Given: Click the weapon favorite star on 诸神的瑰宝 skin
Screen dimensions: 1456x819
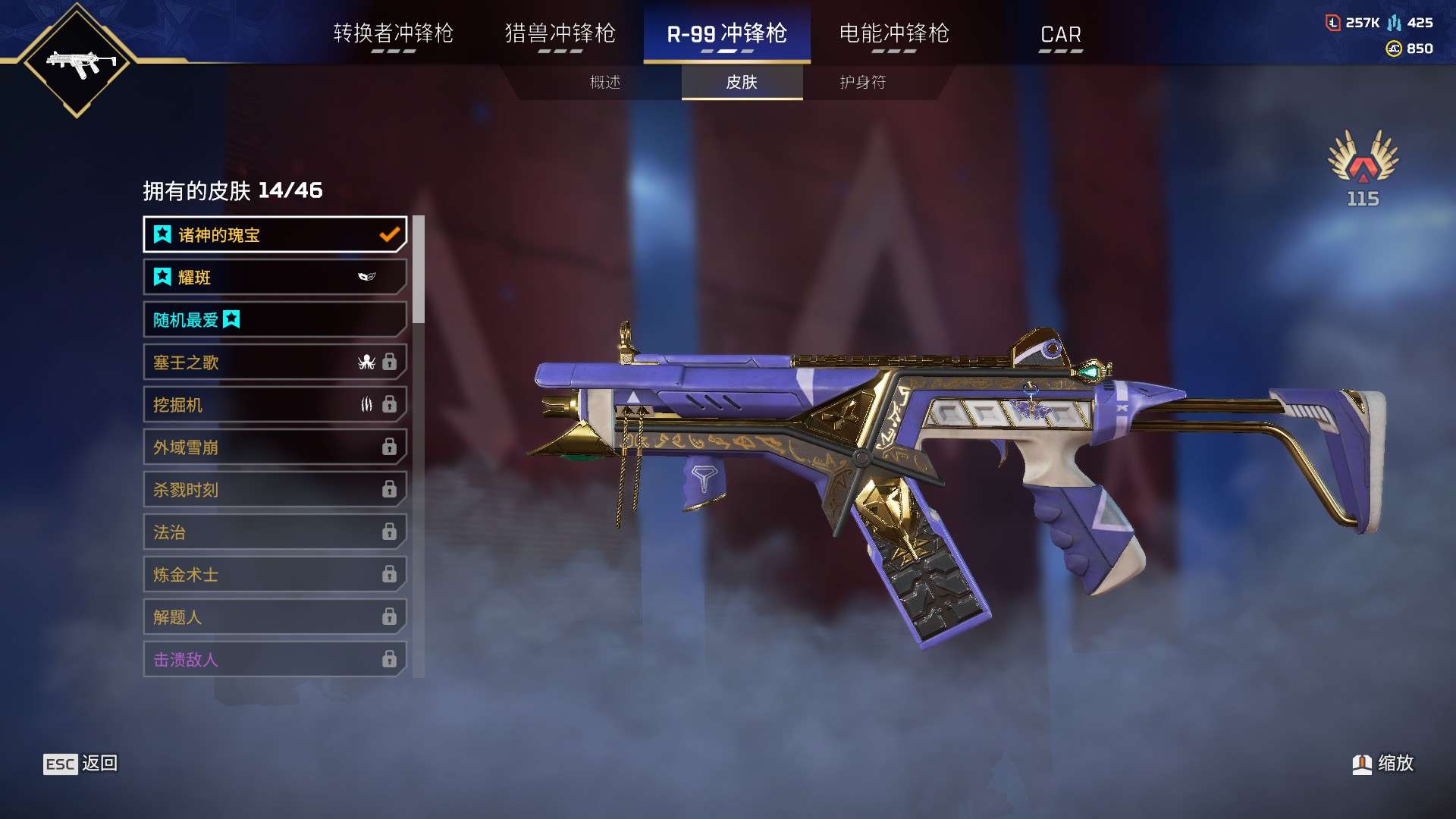Looking at the screenshot, I should pos(162,235).
